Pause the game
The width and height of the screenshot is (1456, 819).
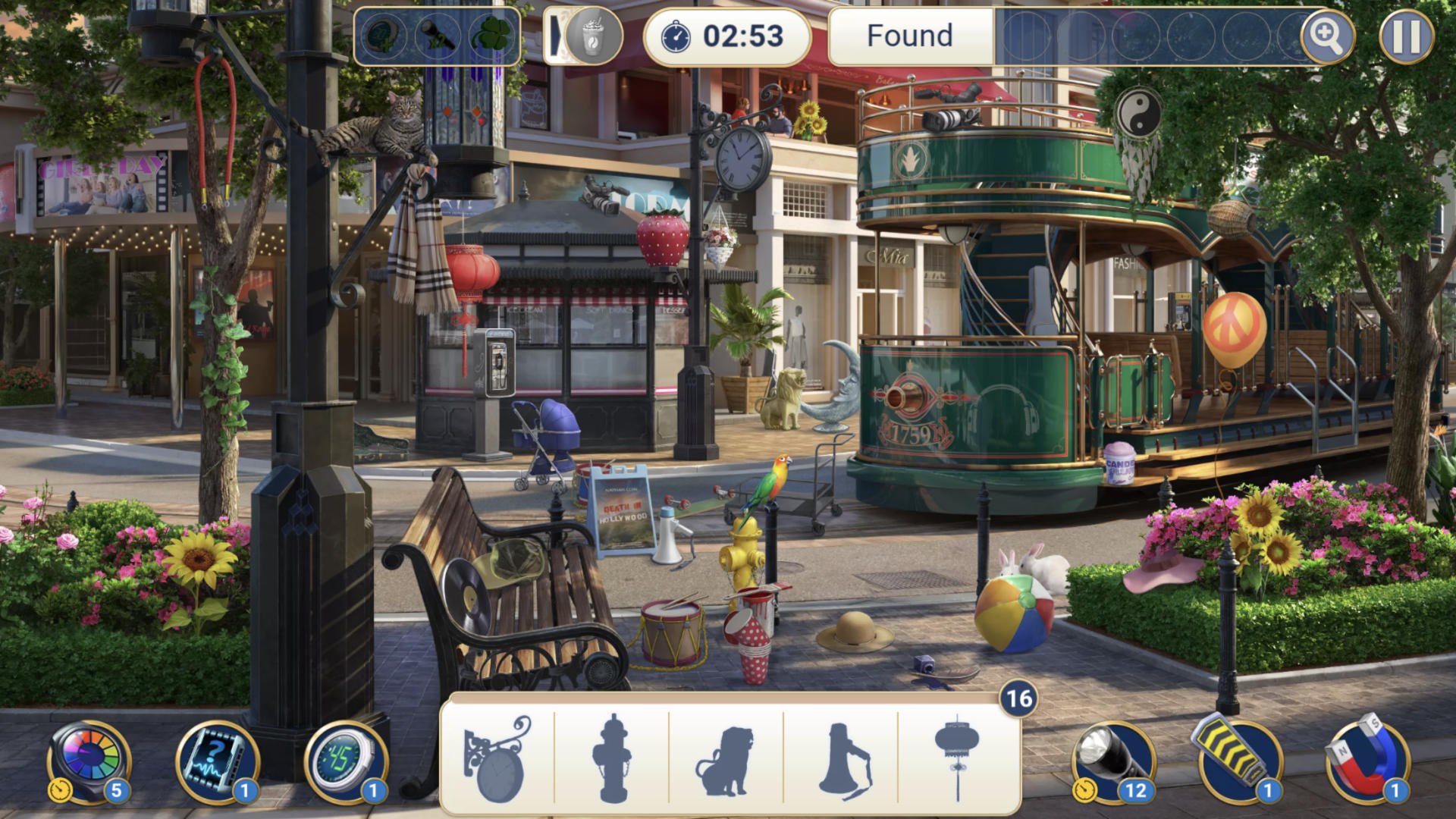pos(1407,36)
